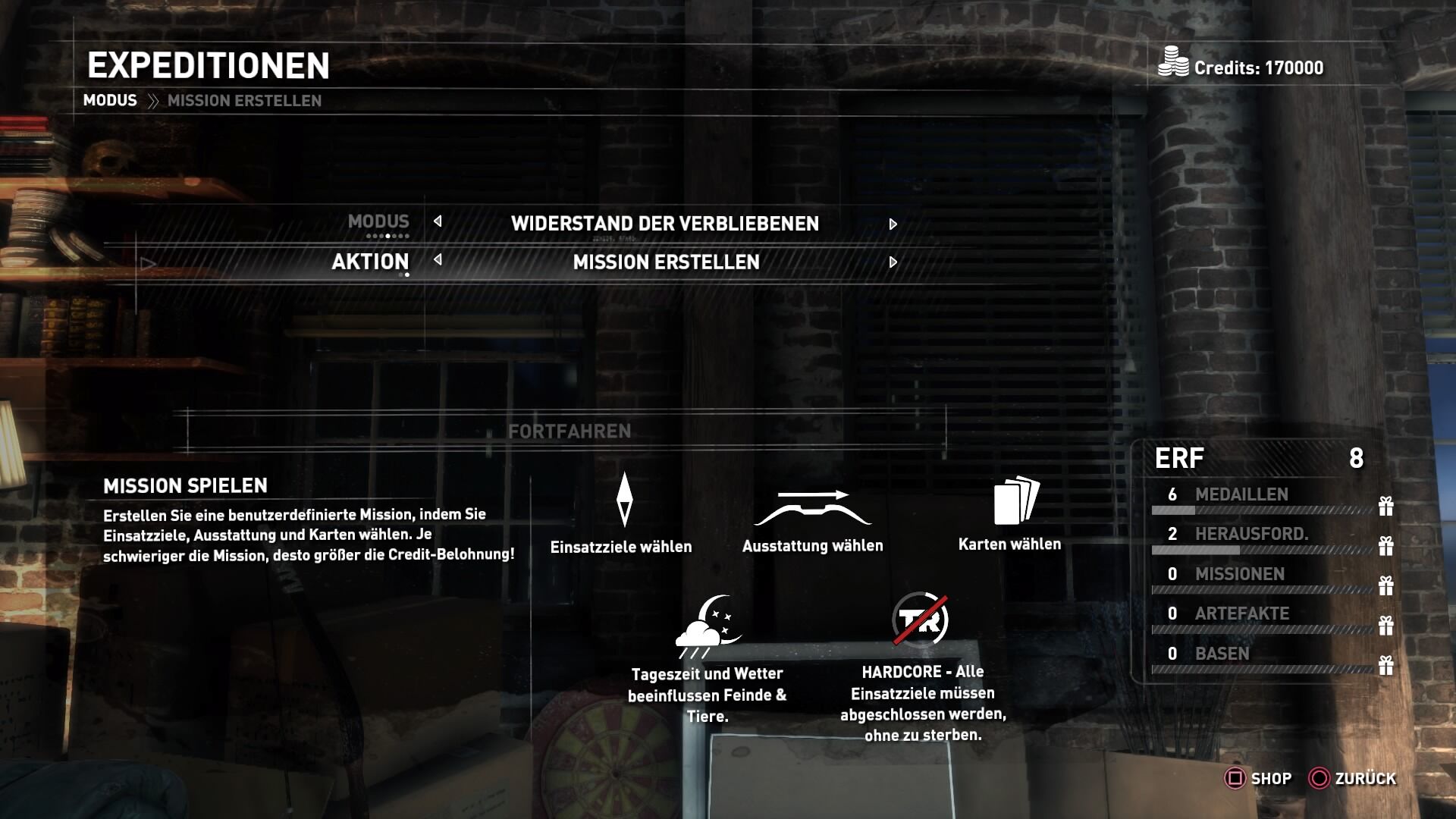Open the Artefakte gift icon
The image size is (1456, 819).
click(x=1385, y=626)
